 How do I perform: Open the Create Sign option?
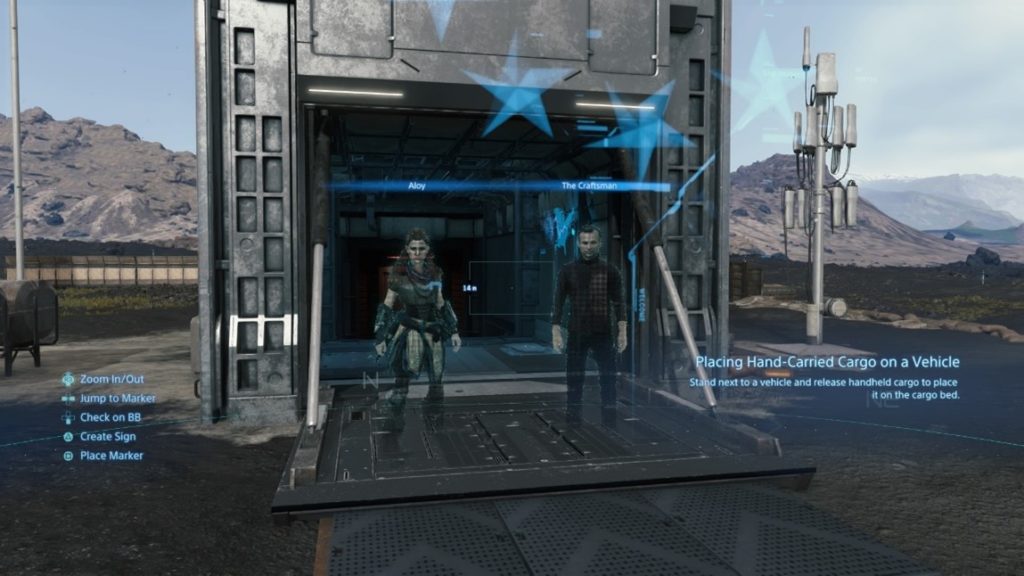(107, 437)
